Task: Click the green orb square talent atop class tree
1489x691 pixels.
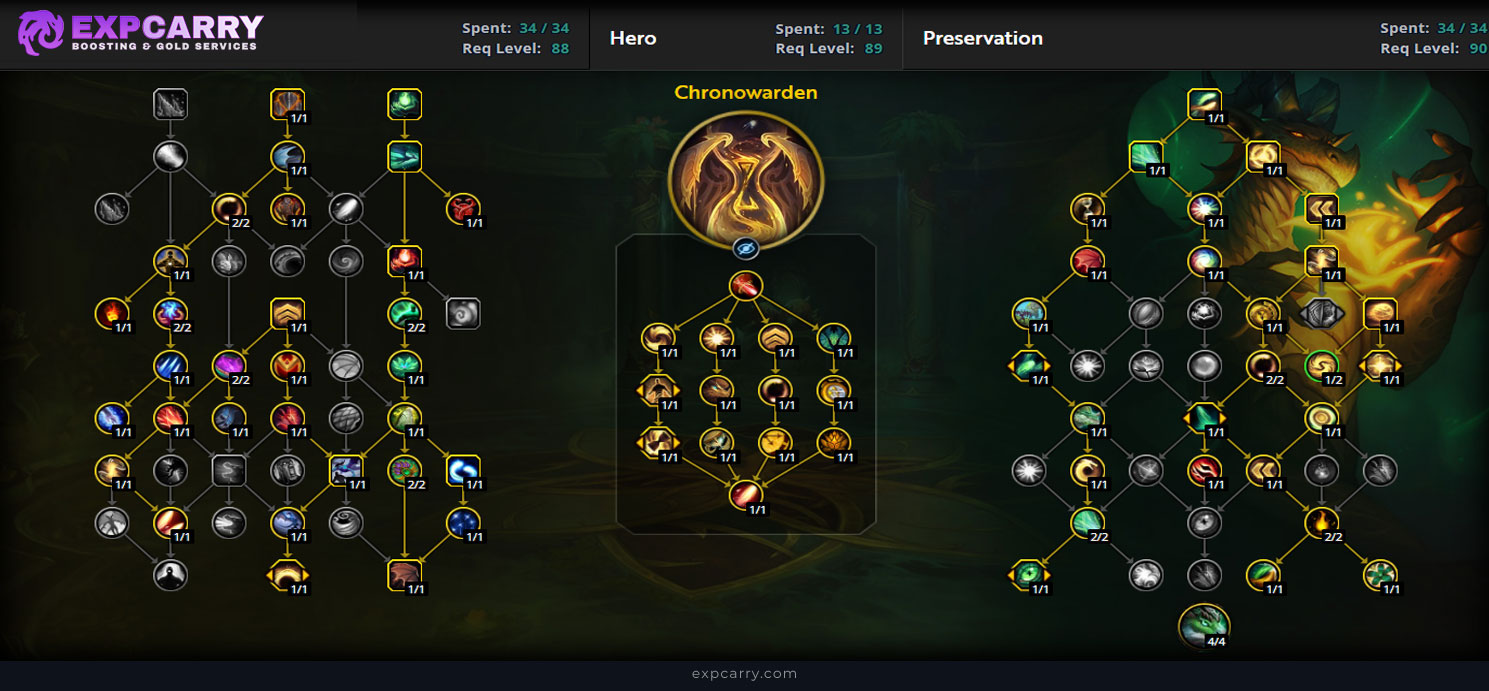Action: (x=404, y=104)
